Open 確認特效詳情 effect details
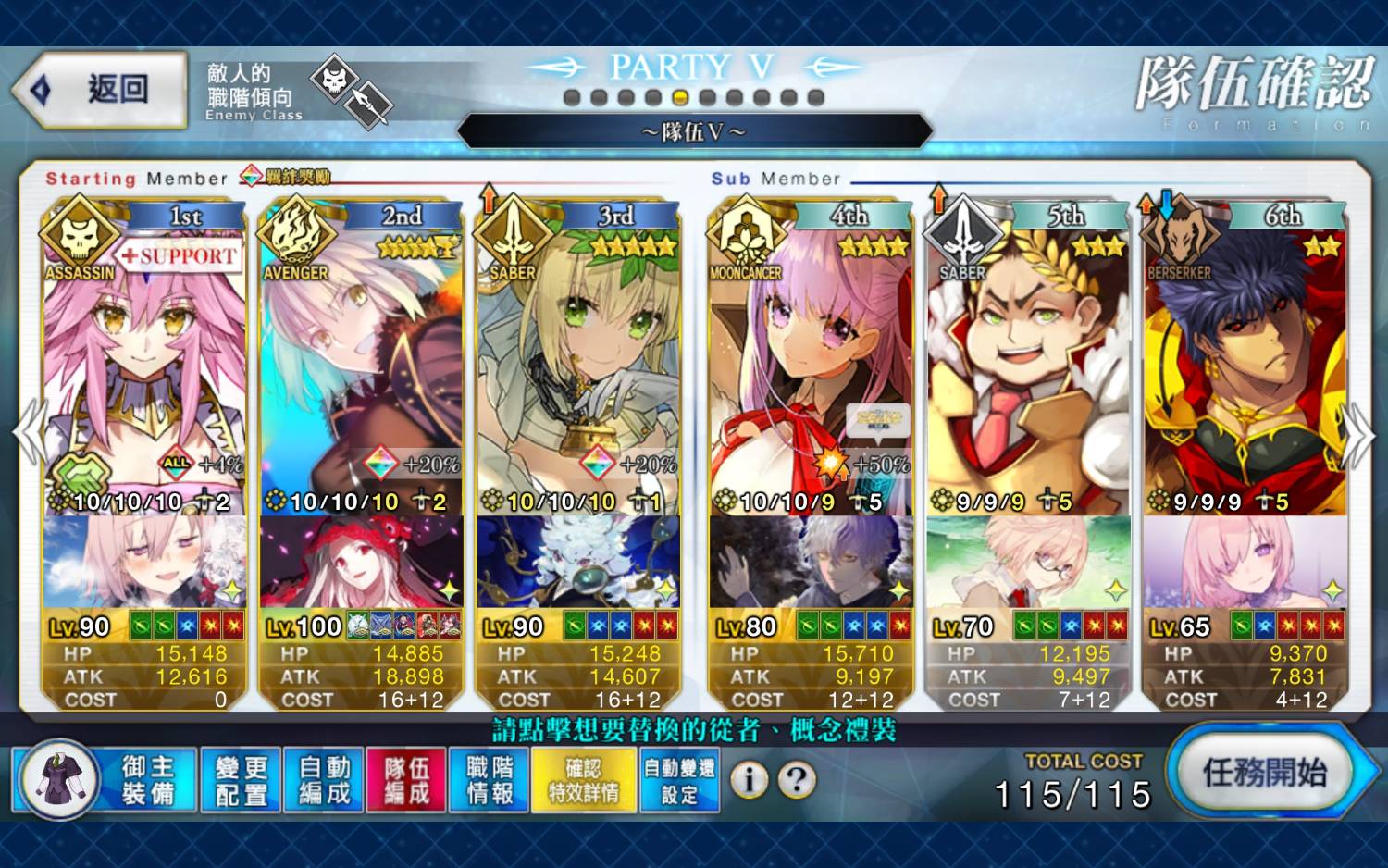 click(584, 779)
